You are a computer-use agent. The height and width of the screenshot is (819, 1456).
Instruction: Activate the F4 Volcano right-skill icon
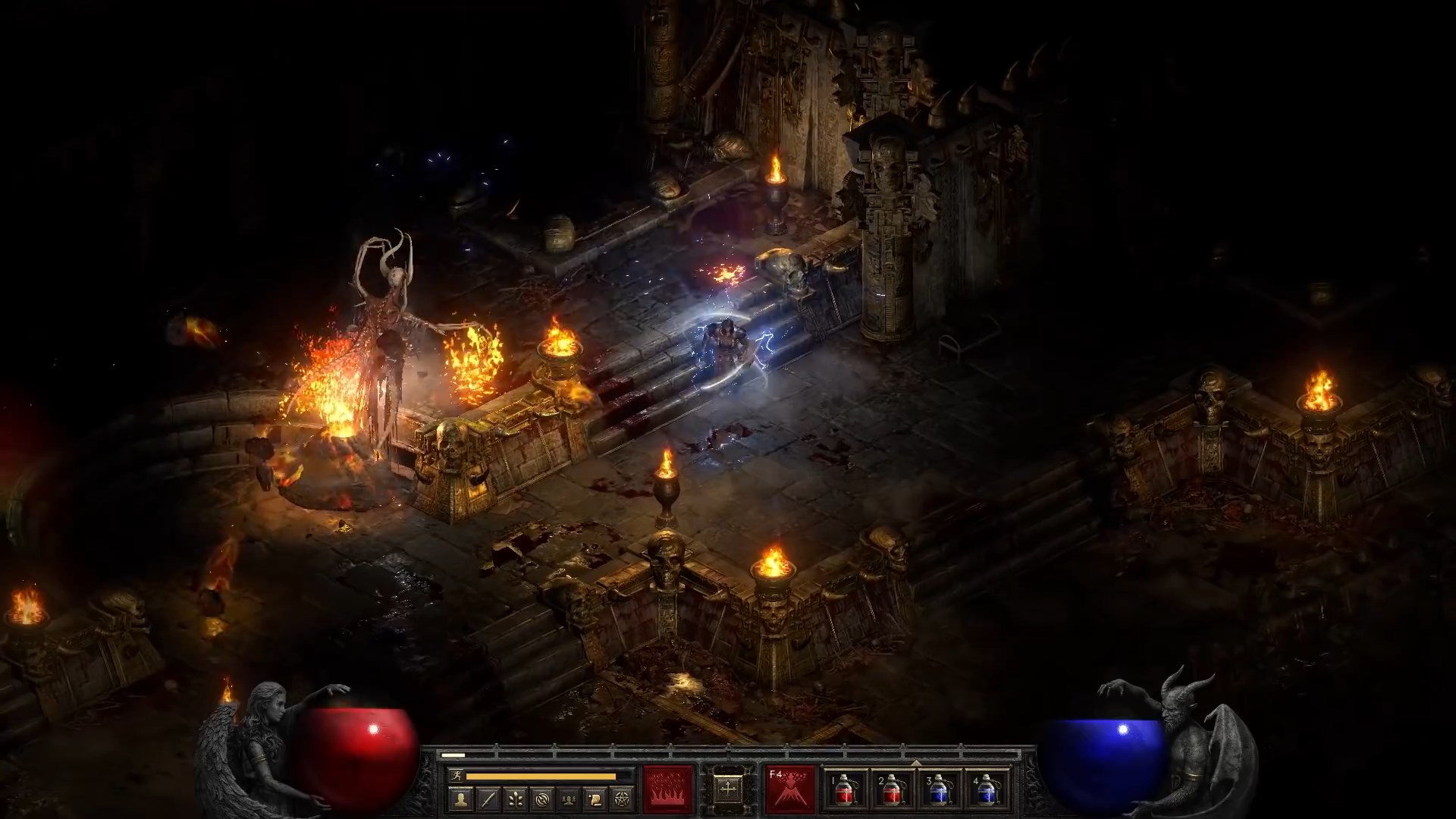tap(789, 790)
